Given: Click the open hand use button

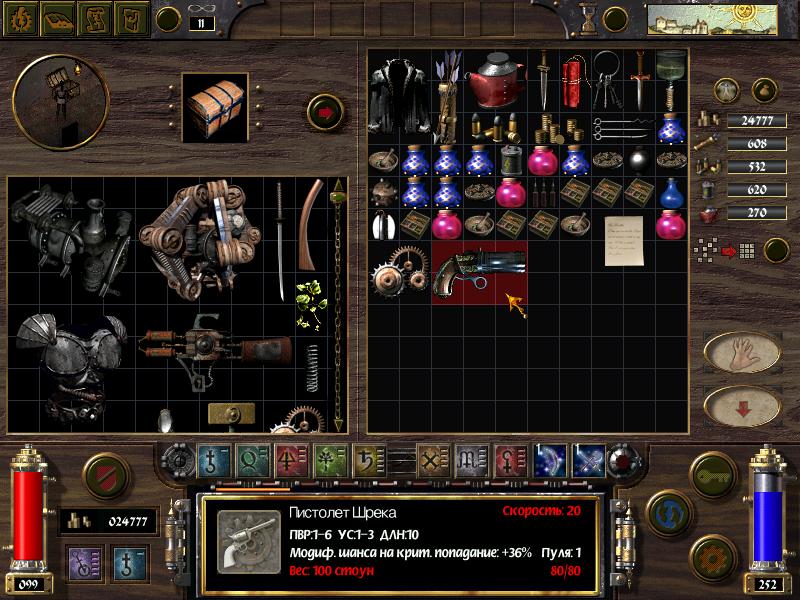Looking at the screenshot, I should coord(741,351).
